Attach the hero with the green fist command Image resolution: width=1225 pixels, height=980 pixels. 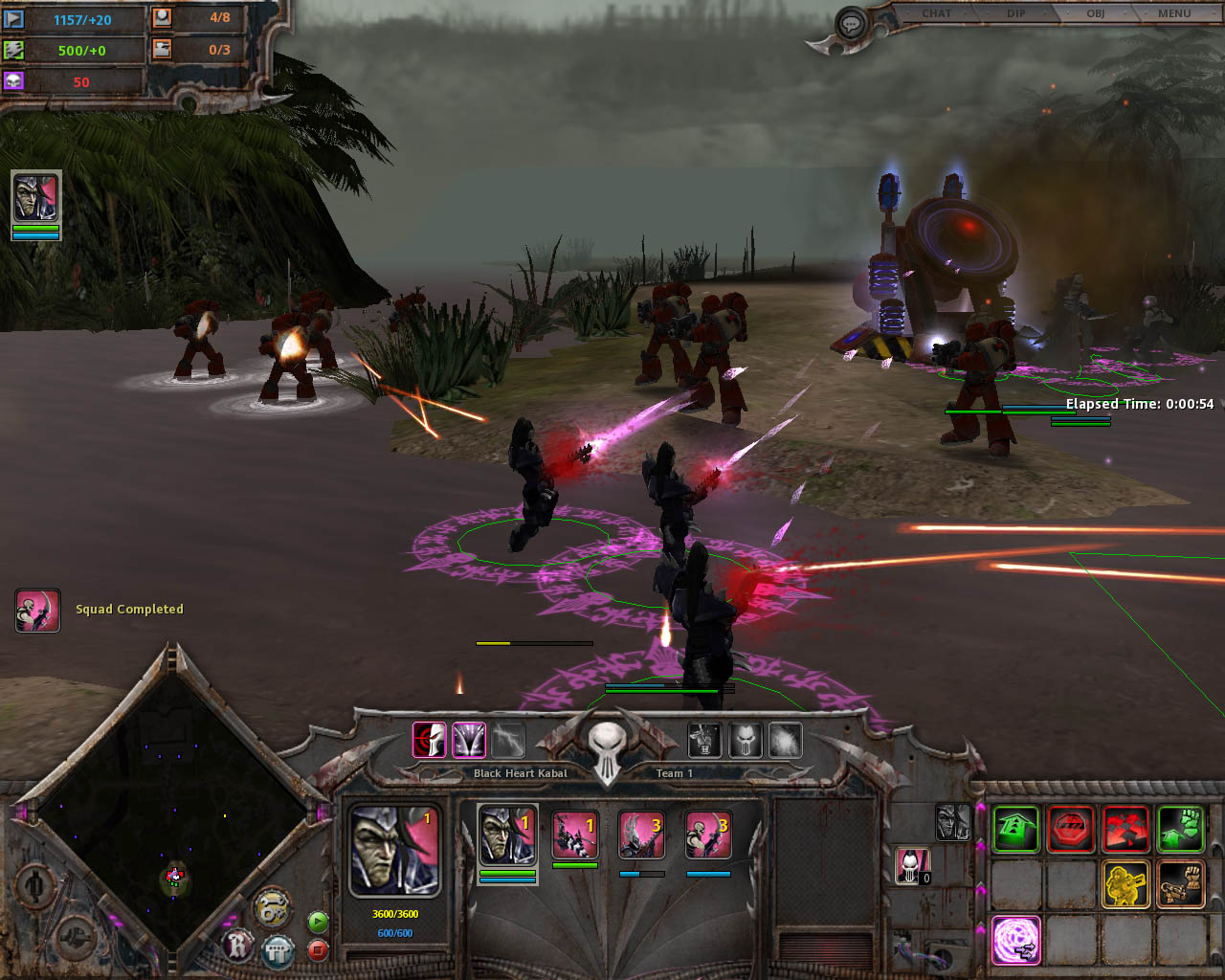coord(1181,829)
